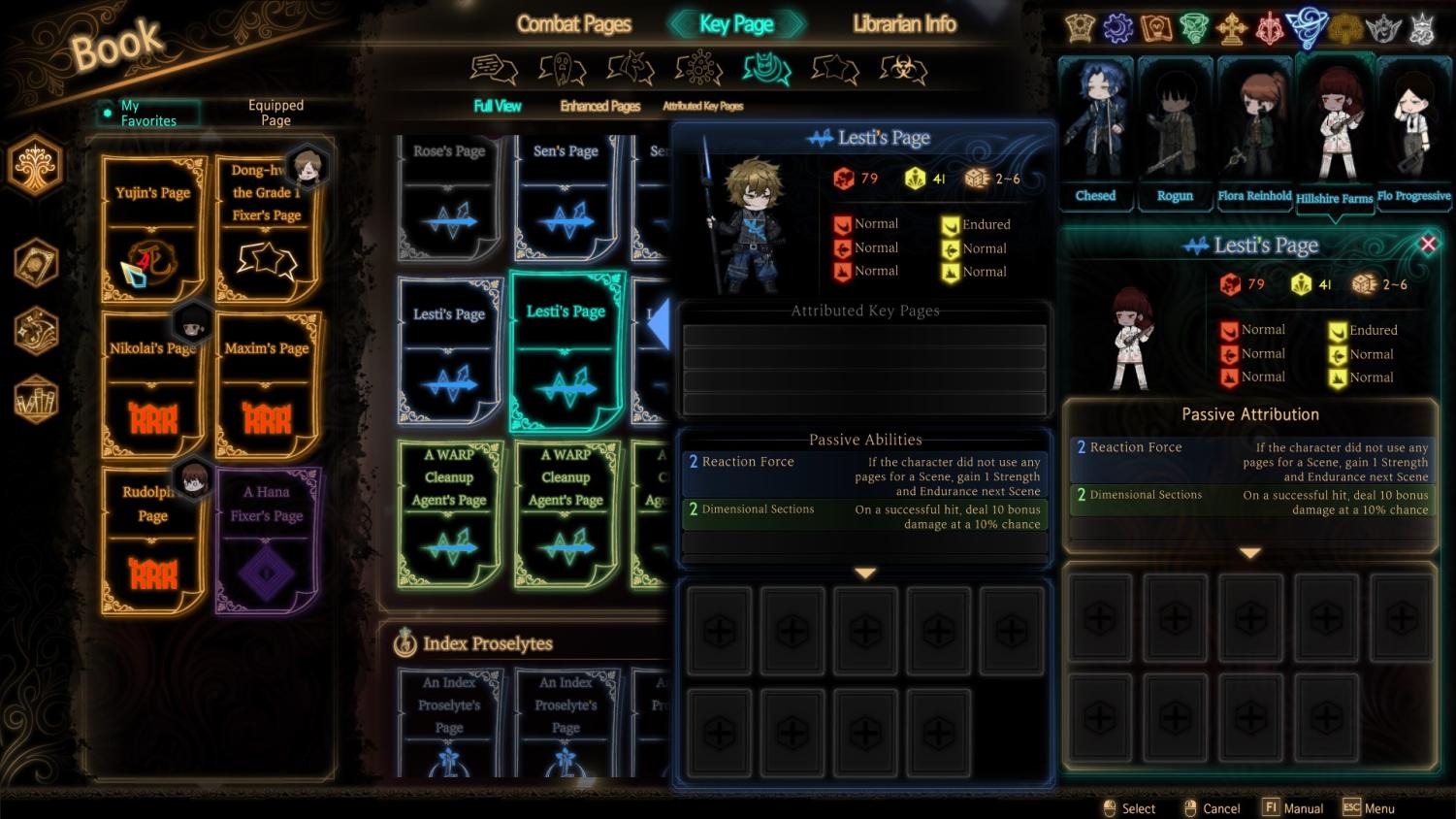
Task: Choose A Hana Fixer's Page
Action: coord(267,540)
